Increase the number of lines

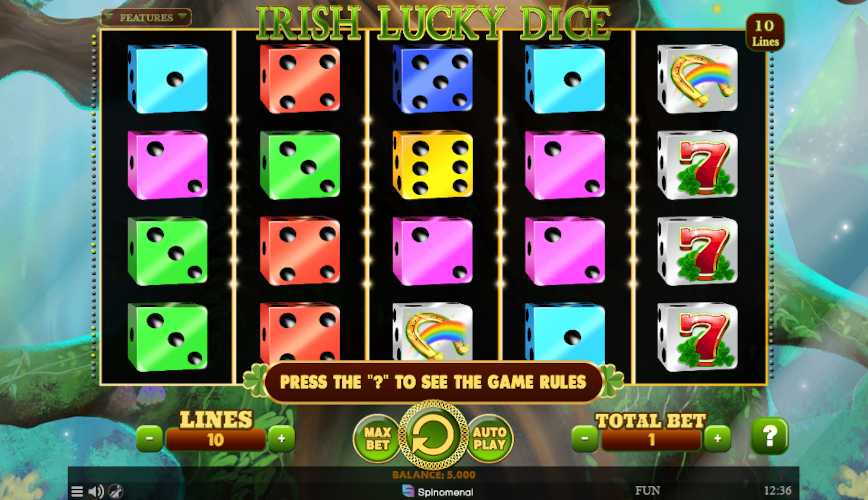(x=282, y=437)
